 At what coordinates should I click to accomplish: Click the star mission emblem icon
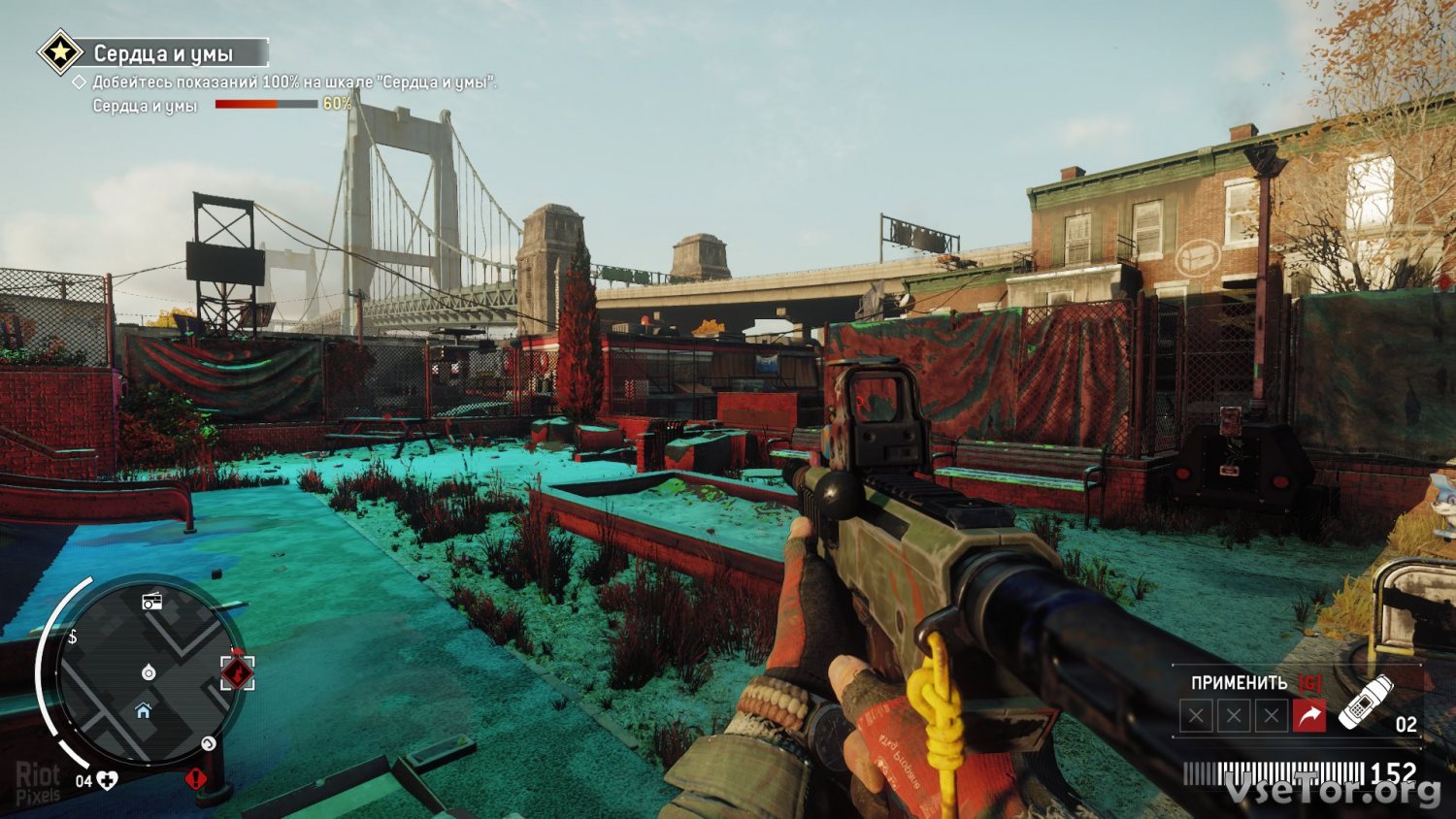click(x=60, y=52)
